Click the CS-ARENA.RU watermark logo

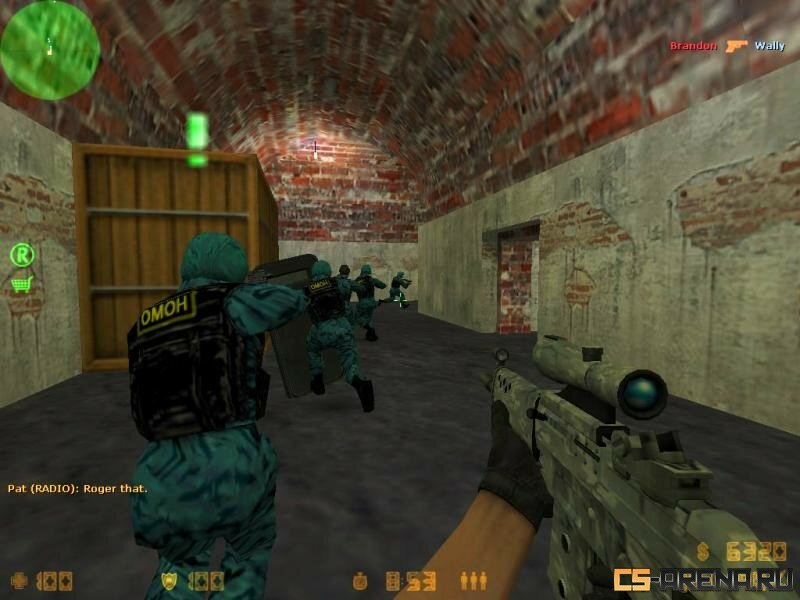[704, 580]
